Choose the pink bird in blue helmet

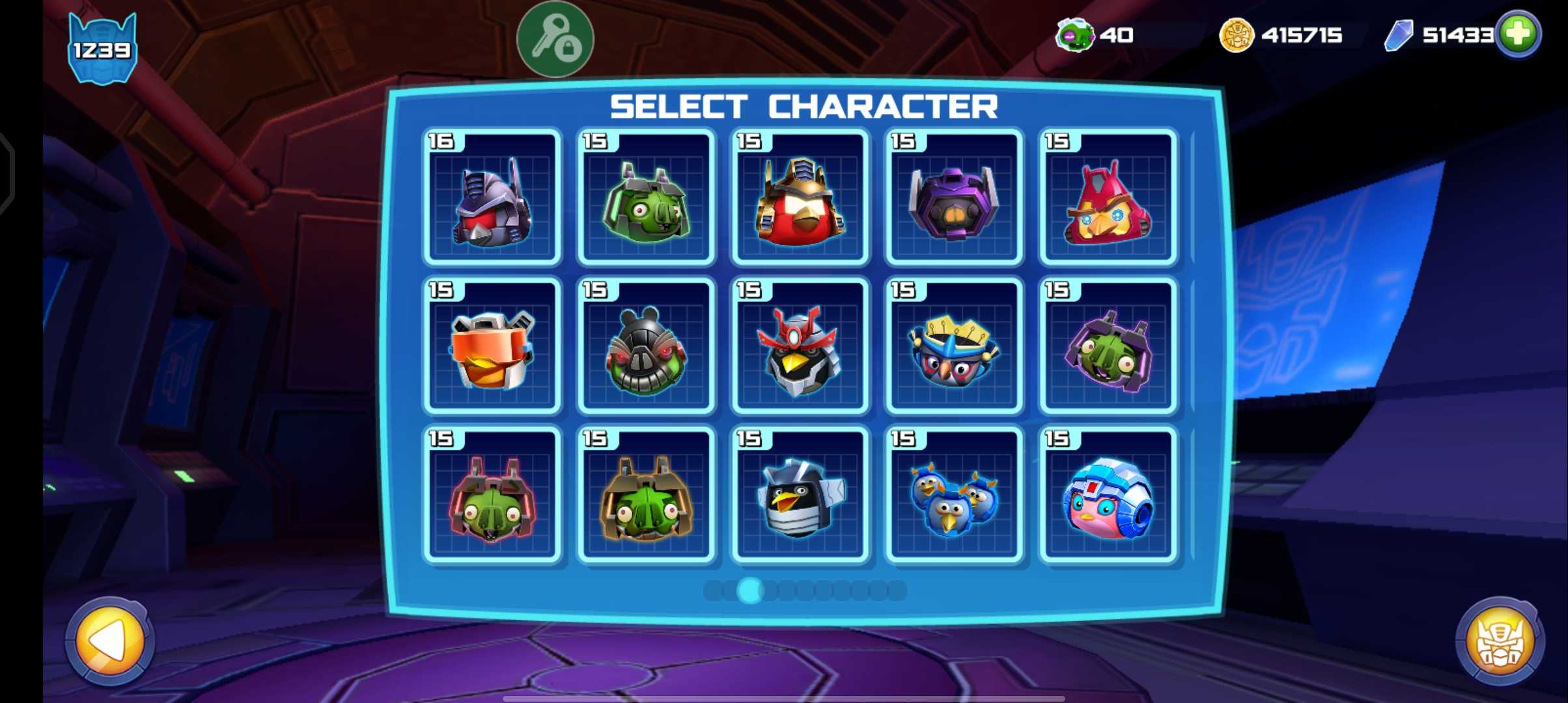click(1108, 495)
